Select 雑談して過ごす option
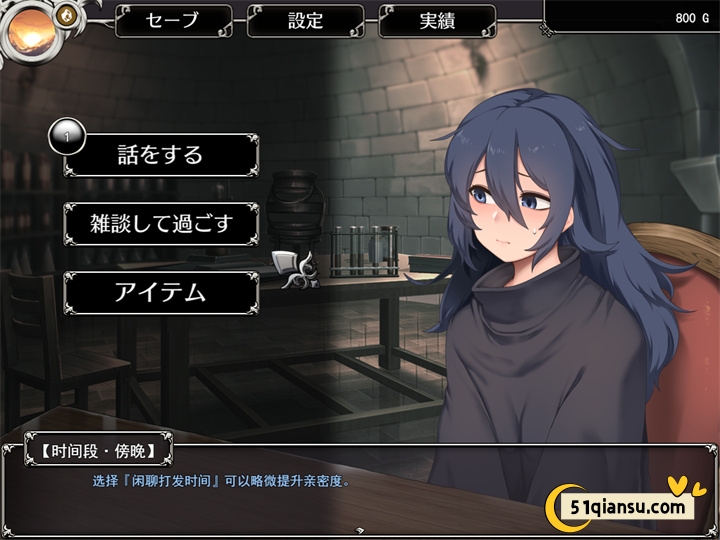The width and height of the screenshot is (720, 540). click(160, 224)
